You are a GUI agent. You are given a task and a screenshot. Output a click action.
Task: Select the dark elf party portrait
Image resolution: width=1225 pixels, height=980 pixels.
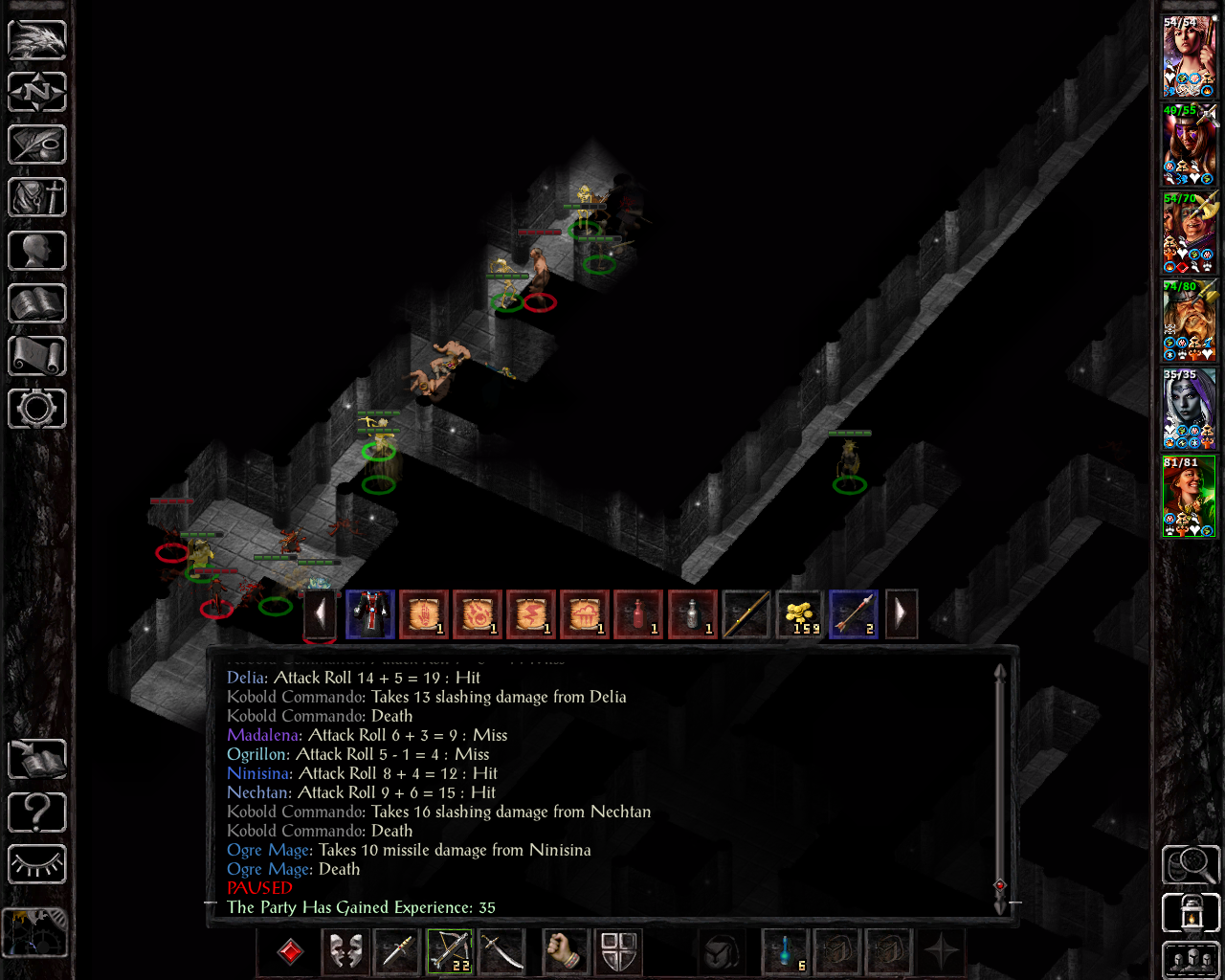tap(1190, 410)
